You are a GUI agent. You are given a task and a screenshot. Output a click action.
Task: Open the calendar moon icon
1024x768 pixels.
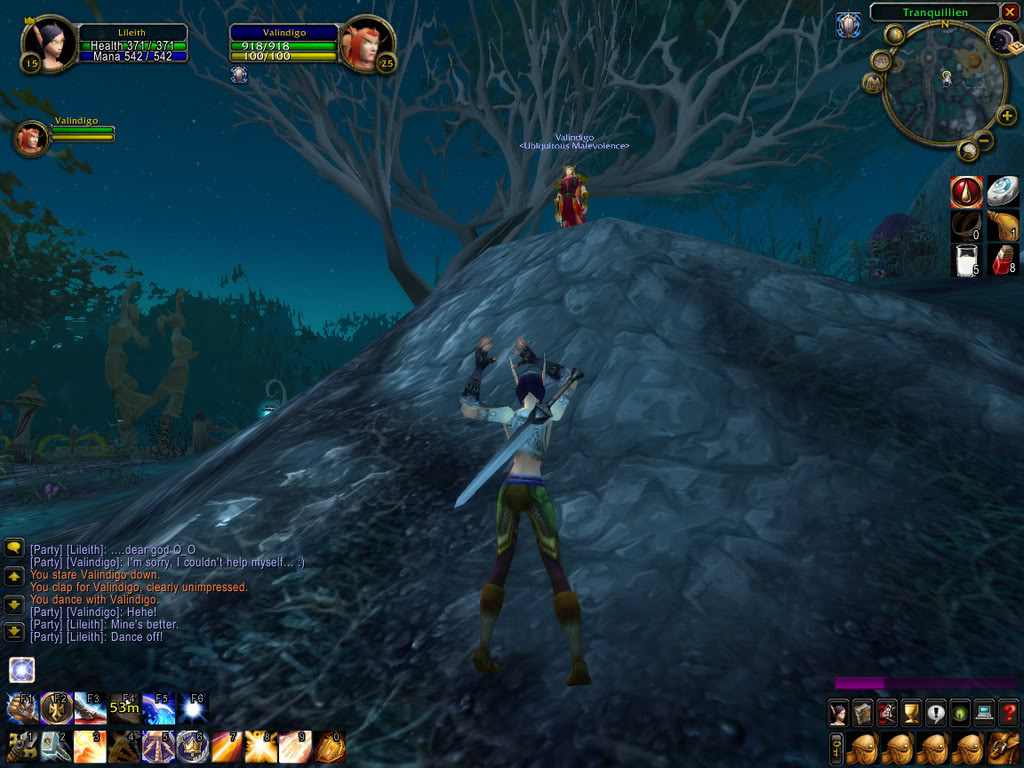1003,39
